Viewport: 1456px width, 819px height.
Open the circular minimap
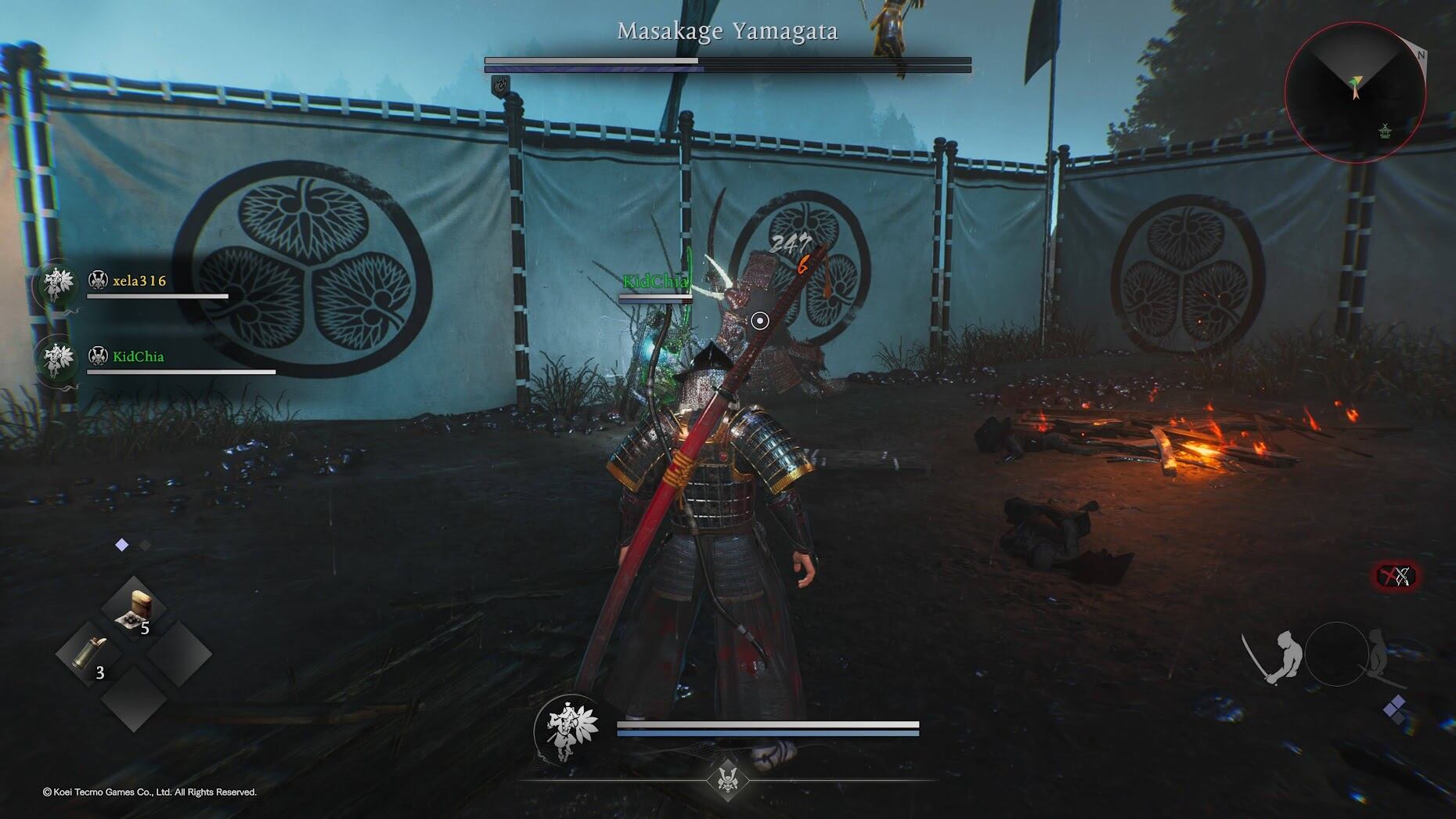click(1354, 91)
